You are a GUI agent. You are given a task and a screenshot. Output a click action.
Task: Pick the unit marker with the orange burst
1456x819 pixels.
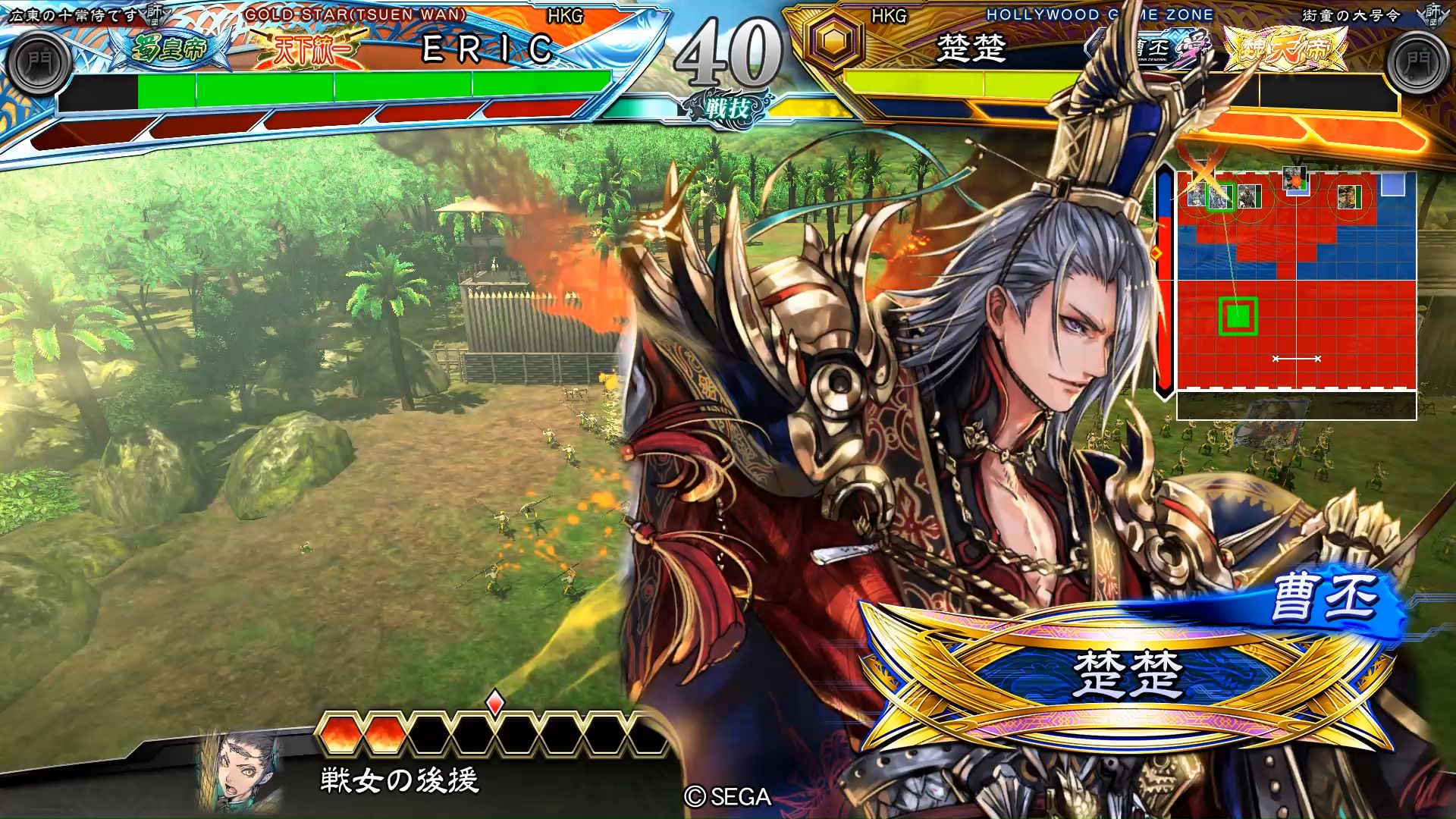[x=1296, y=180]
